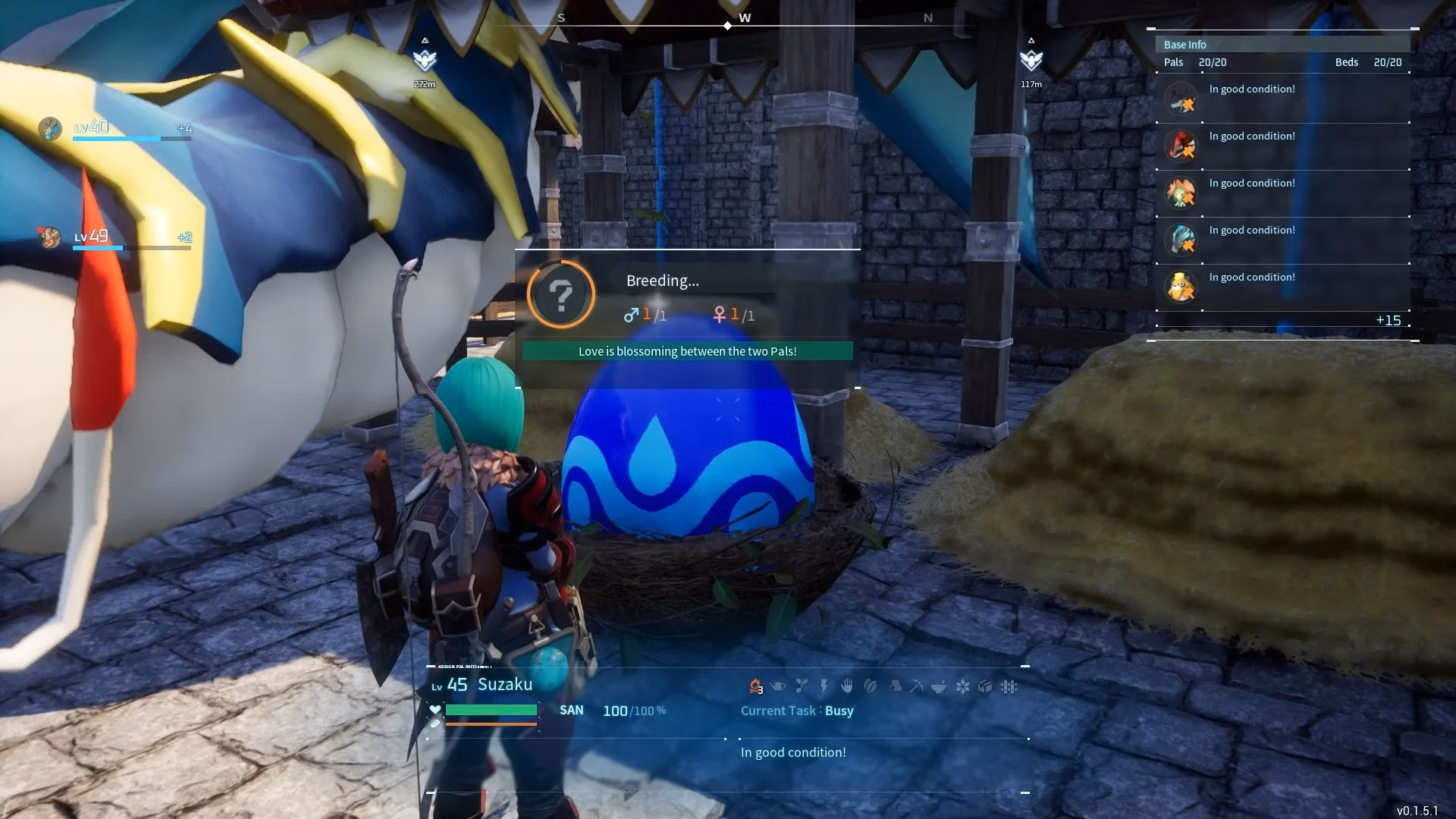Select the Handiwork hand icon
The height and width of the screenshot is (819, 1456).
(847, 686)
